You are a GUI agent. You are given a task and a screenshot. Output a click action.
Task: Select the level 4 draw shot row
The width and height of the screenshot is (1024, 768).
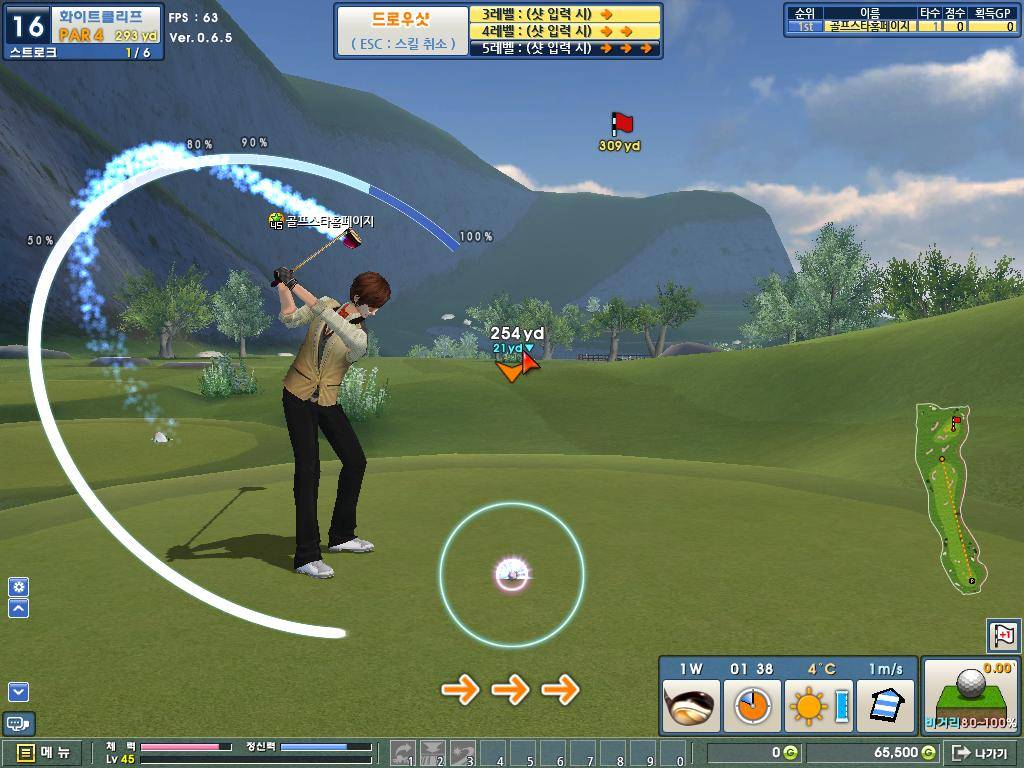pyautogui.click(x=565, y=31)
